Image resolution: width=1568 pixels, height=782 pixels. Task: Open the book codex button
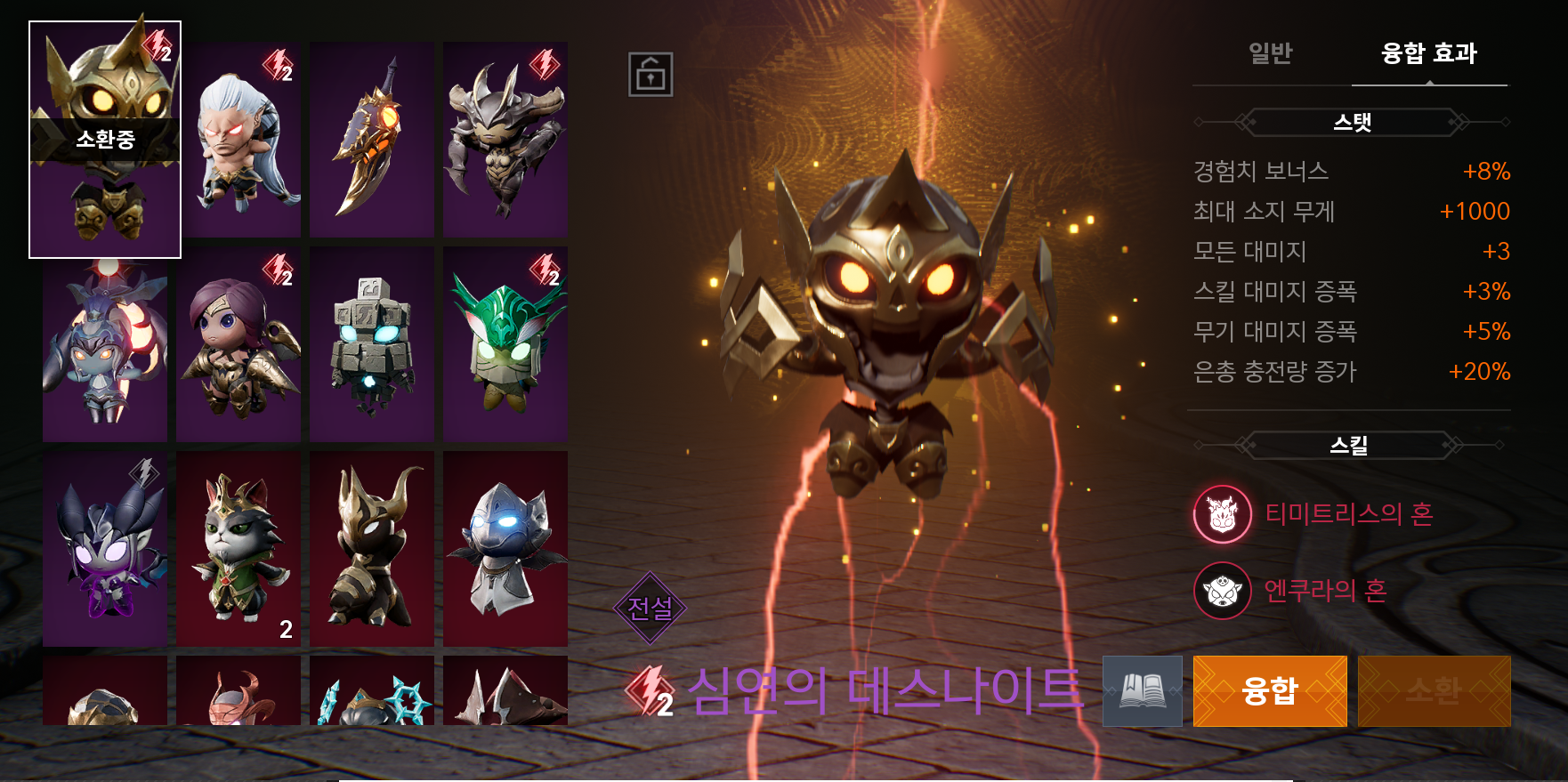click(x=1143, y=691)
